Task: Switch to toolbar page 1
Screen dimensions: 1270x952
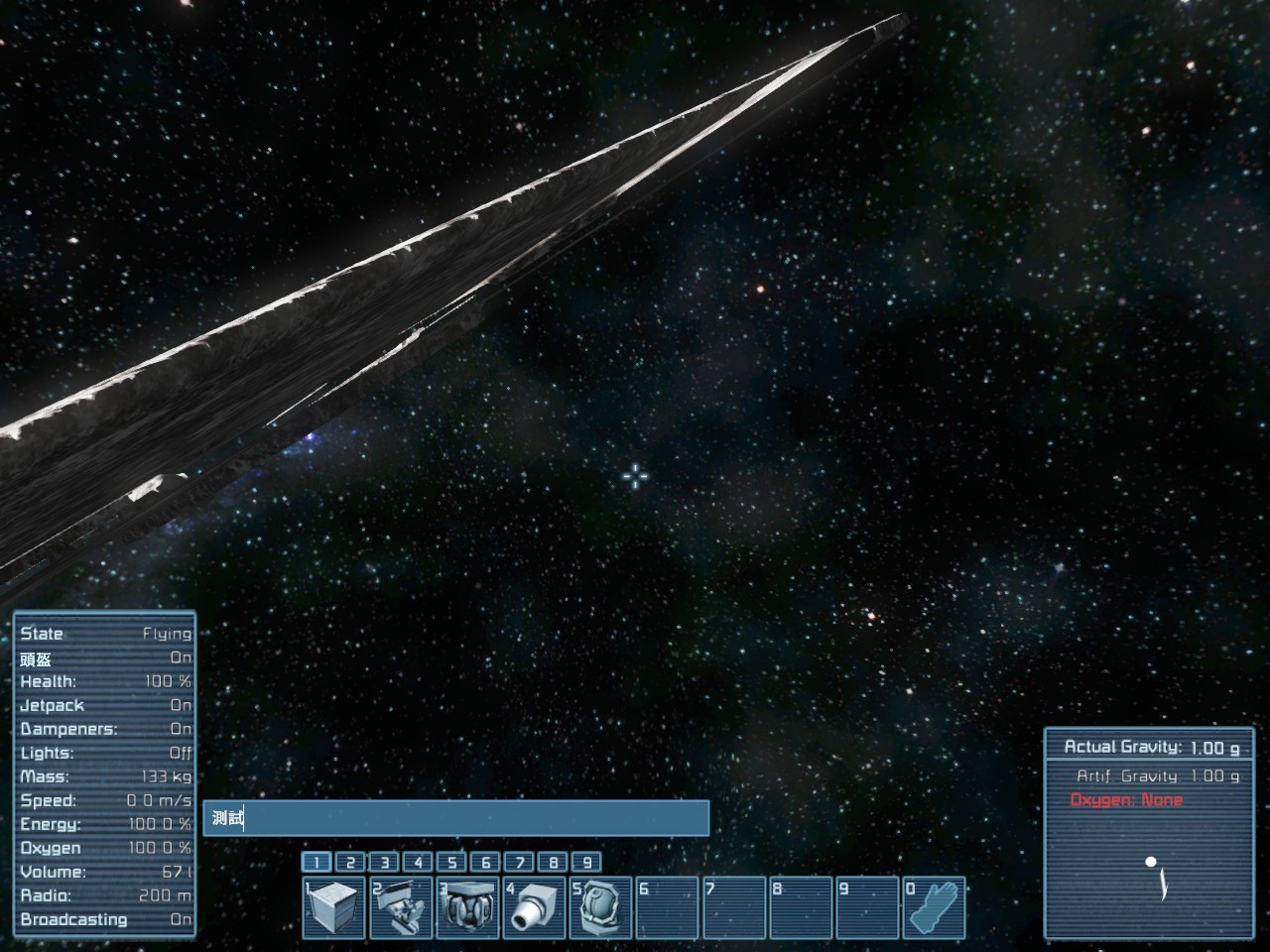Action: pos(317,863)
